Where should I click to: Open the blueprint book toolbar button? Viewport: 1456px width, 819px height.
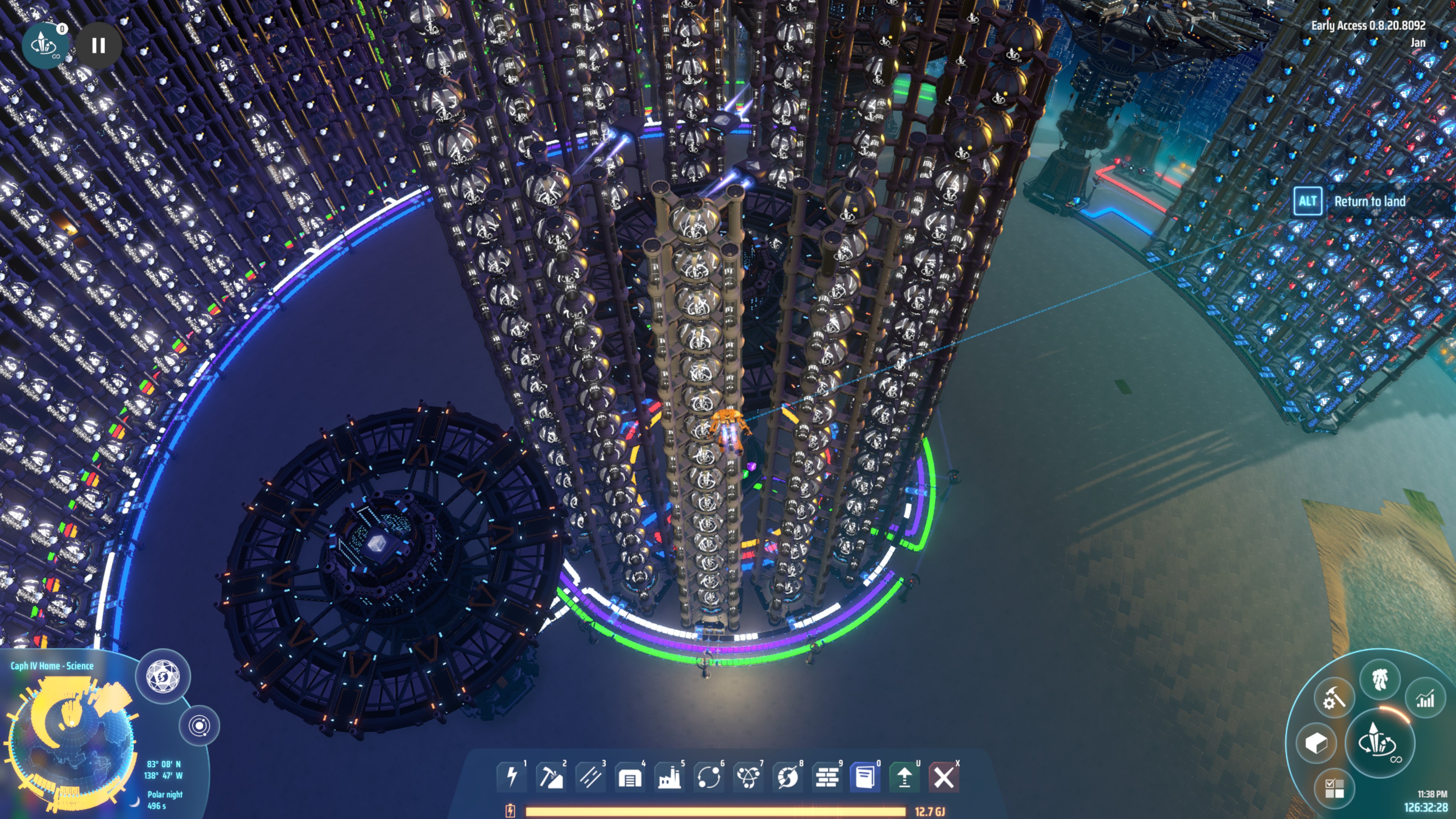(865, 777)
